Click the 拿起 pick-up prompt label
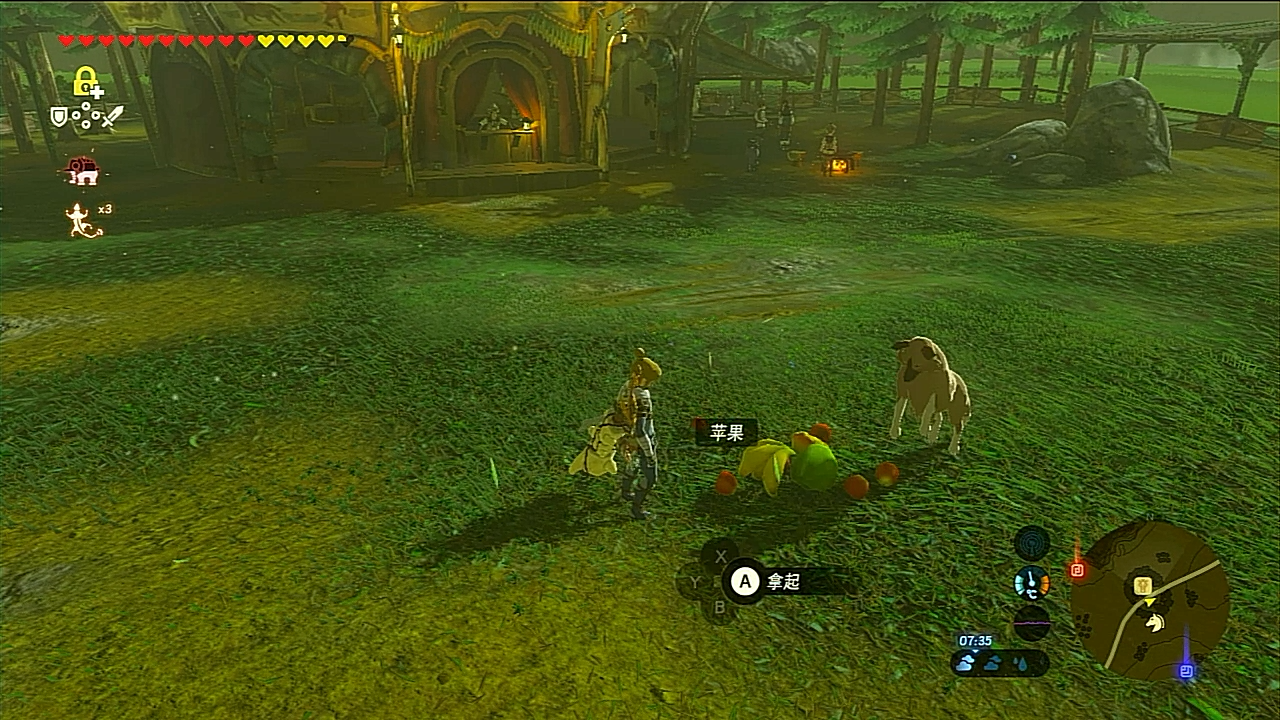The height and width of the screenshot is (720, 1280). click(783, 581)
